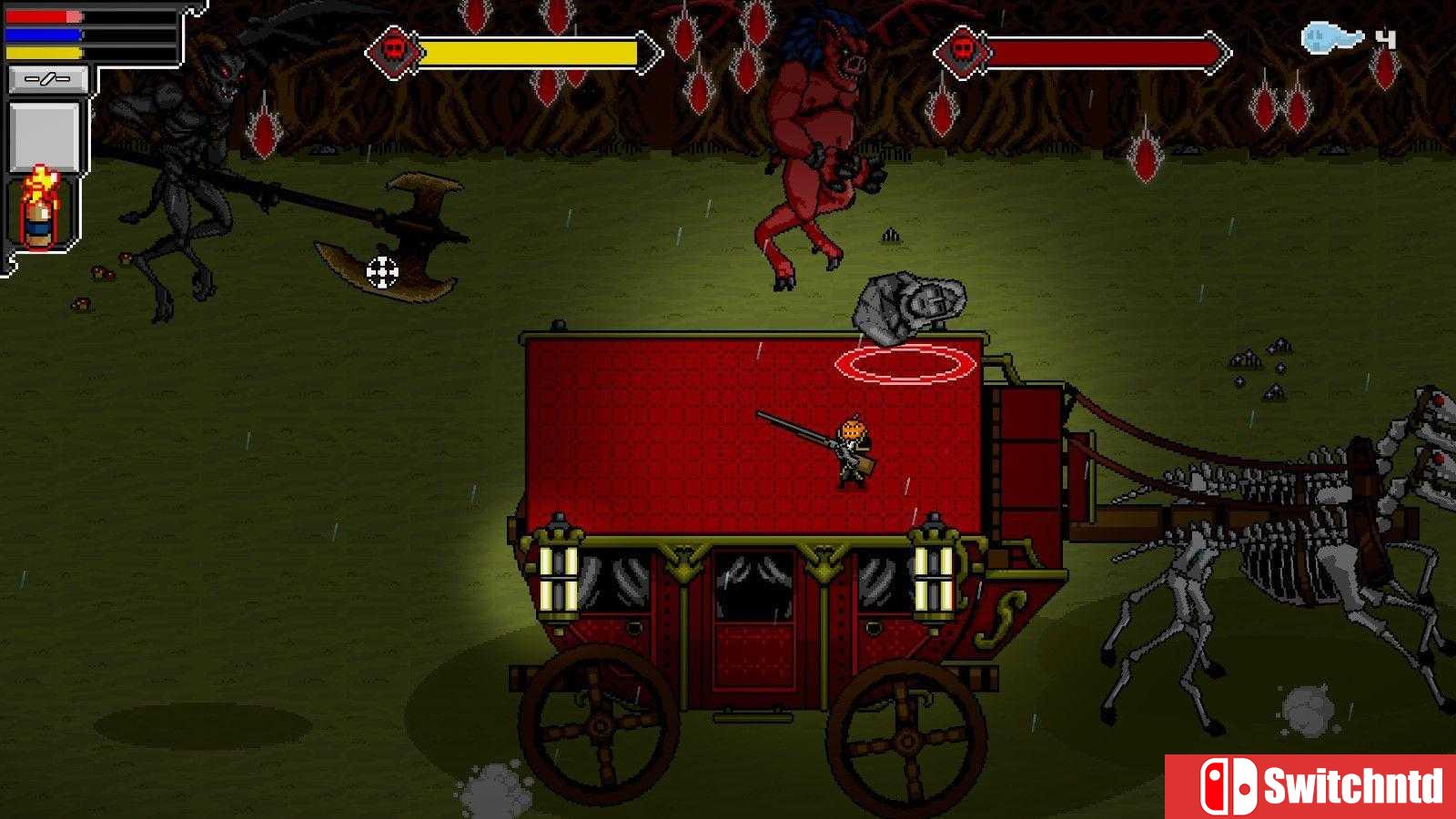
Task: Click the skull icon on the red boss bar
Action: 965,52
